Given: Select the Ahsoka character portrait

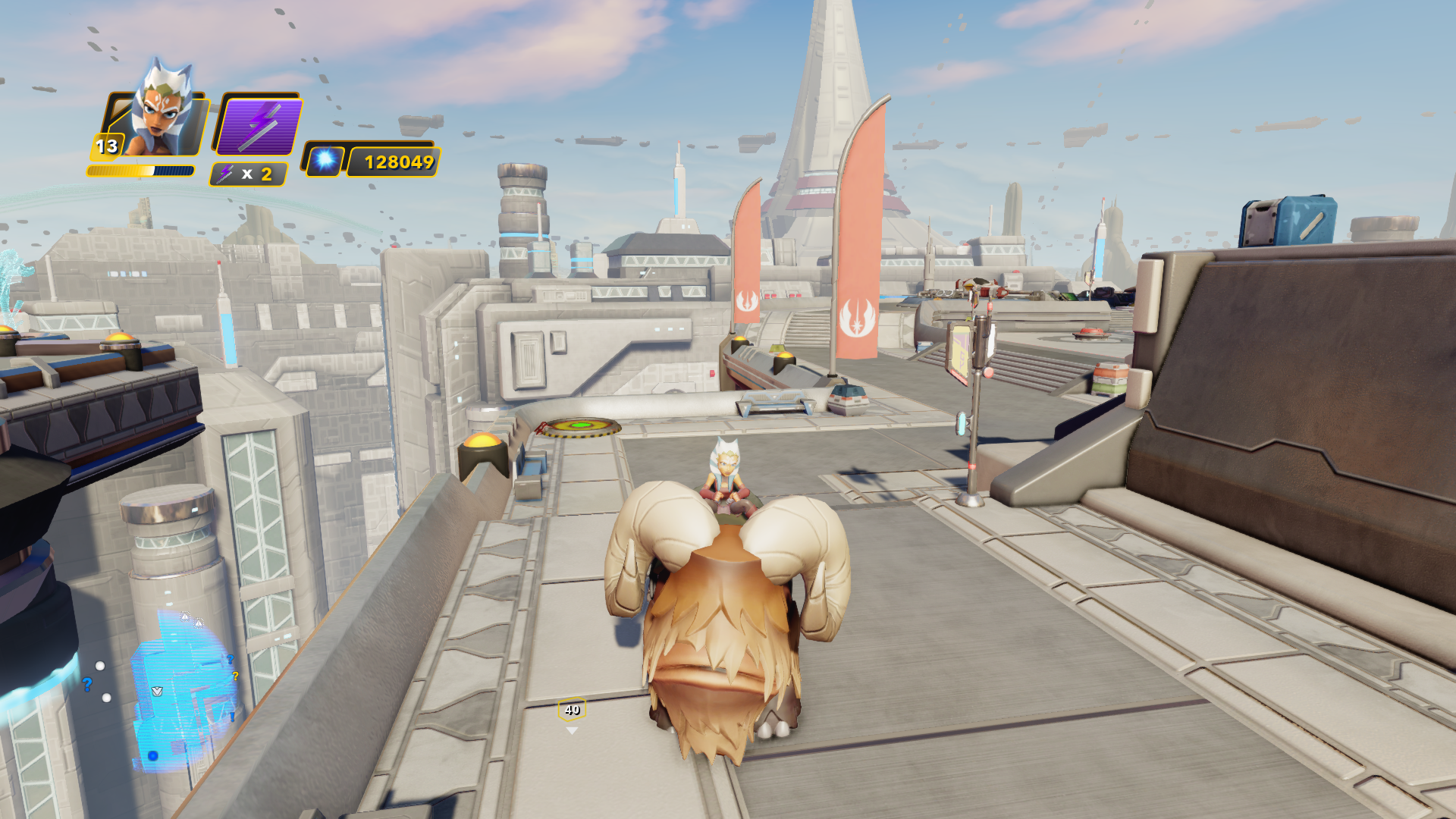Looking at the screenshot, I should pyautogui.click(x=161, y=110).
